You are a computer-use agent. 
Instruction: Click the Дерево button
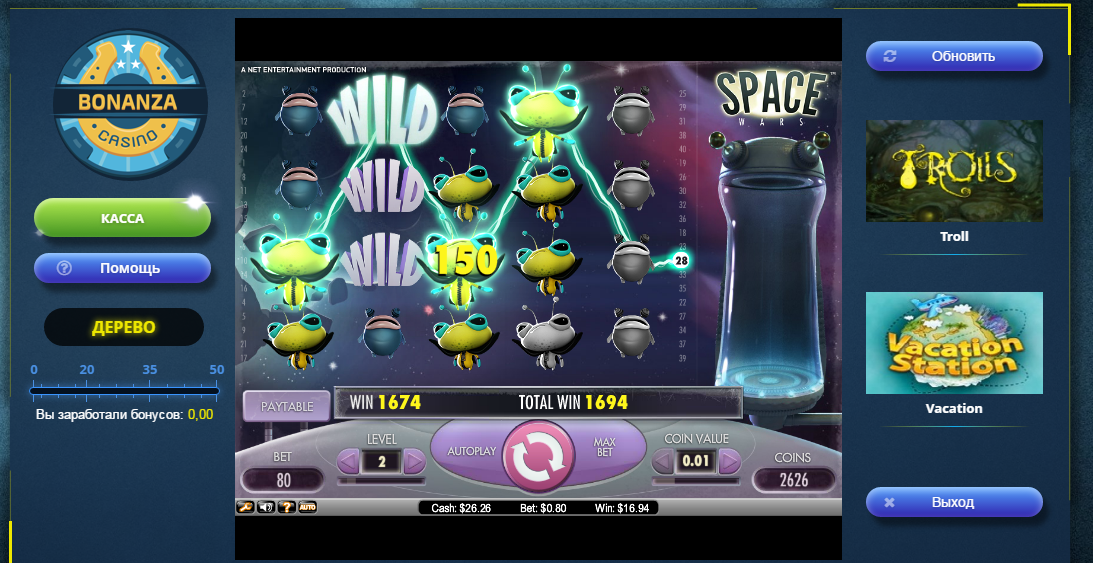pos(124,327)
